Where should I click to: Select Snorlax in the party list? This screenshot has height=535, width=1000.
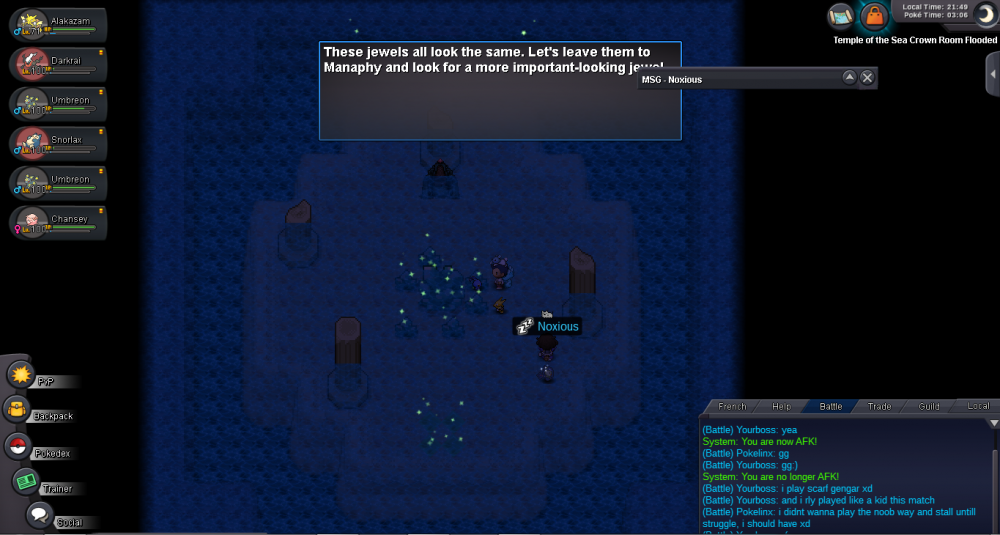(57, 143)
